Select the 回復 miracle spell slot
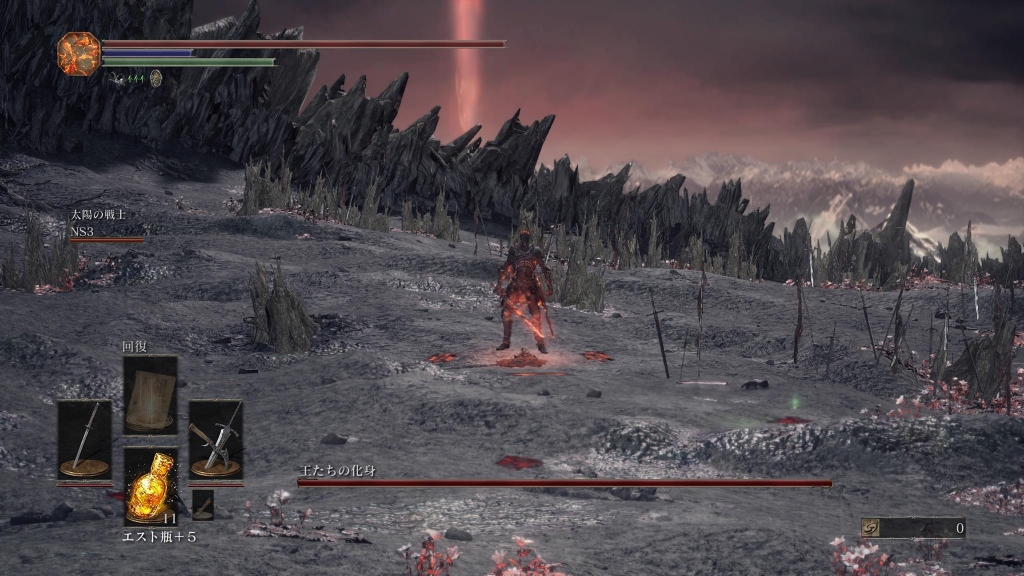 150,394
